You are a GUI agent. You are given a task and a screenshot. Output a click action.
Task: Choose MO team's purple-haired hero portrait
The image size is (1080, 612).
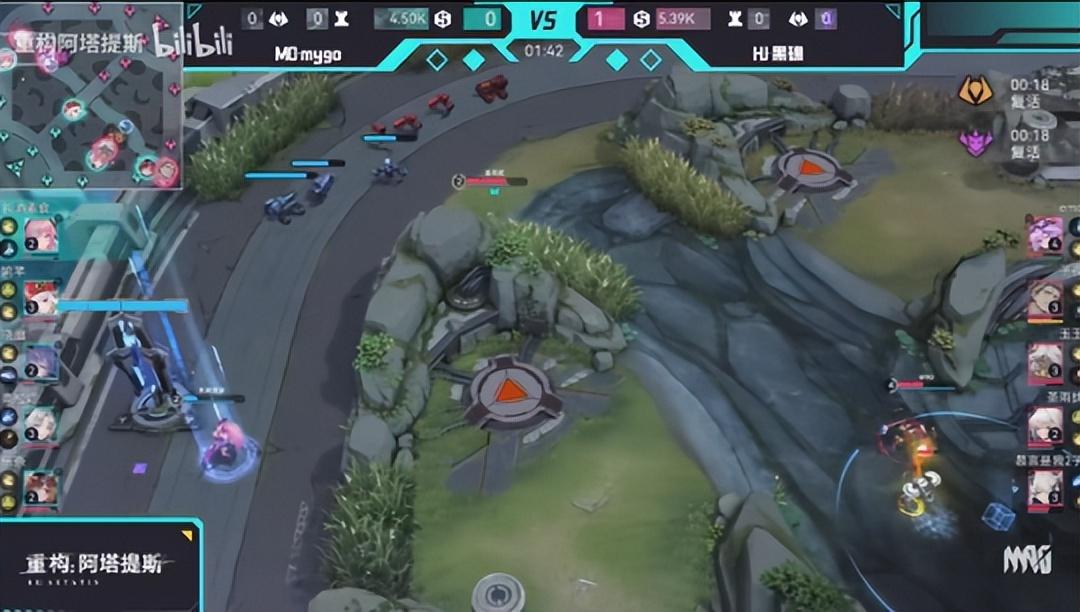click(41, 362)
